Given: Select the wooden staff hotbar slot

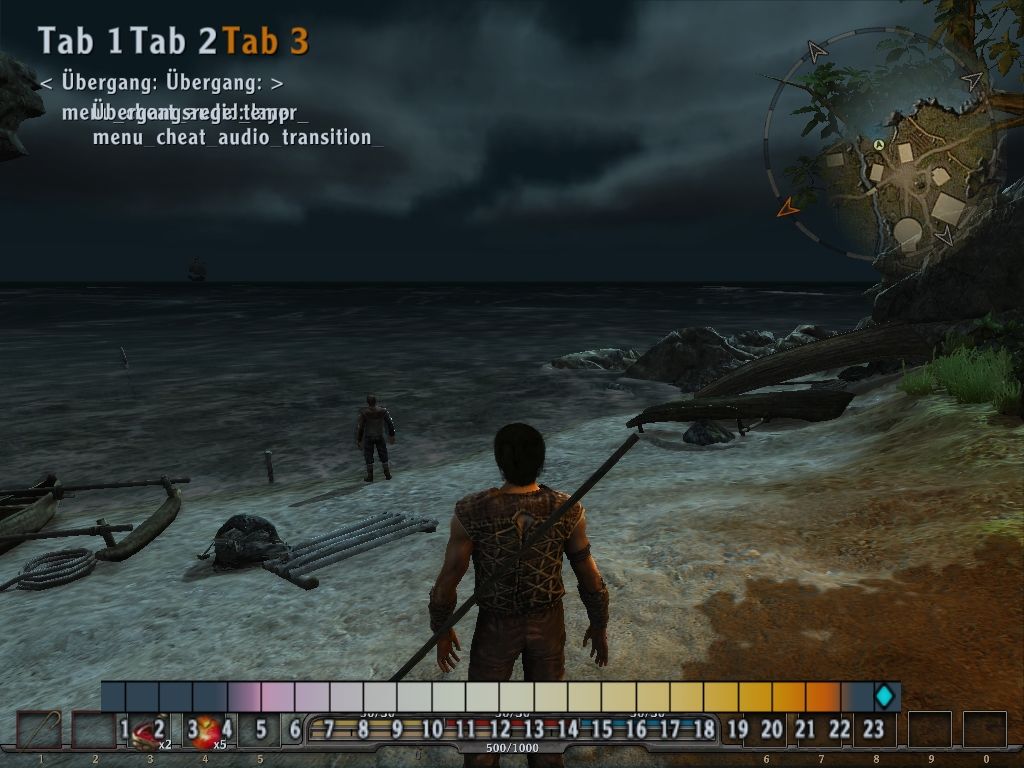Looking at the screenshot, I should 40,730.
